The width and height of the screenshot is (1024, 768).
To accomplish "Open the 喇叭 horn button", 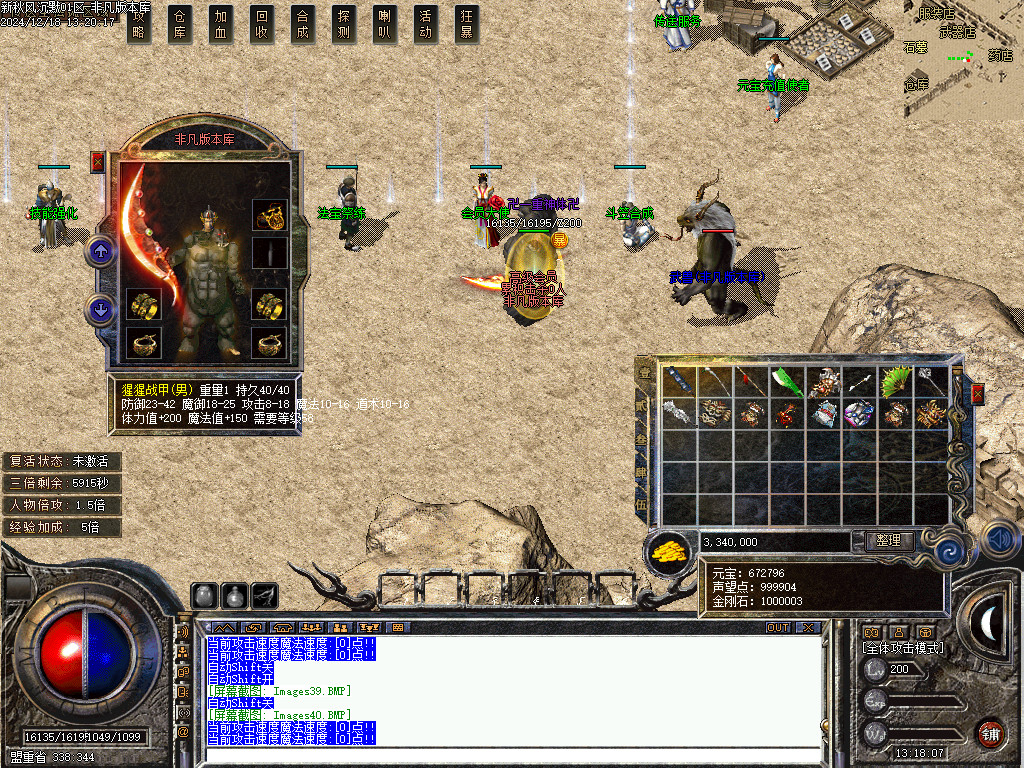I will pos(385,24).
